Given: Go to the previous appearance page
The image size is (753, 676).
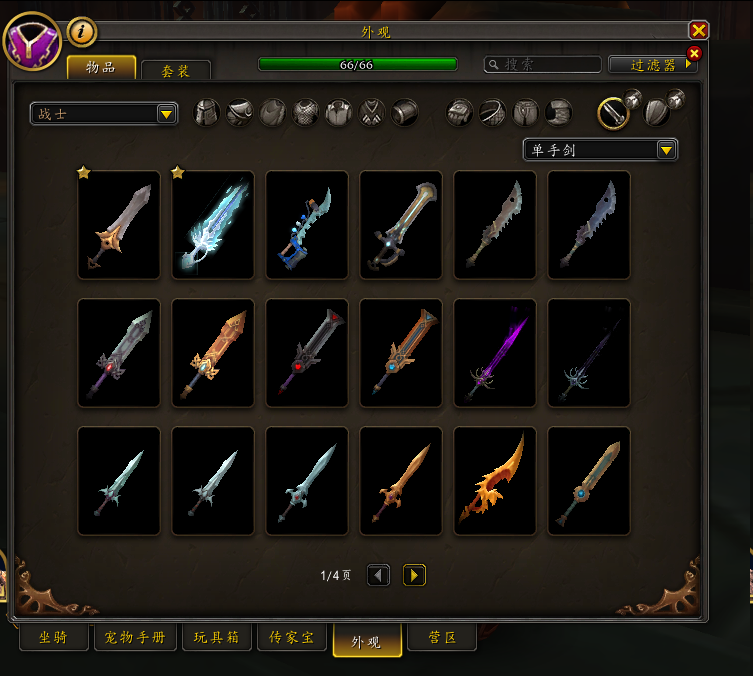Looking at the screenshot, I should point(378,575).
